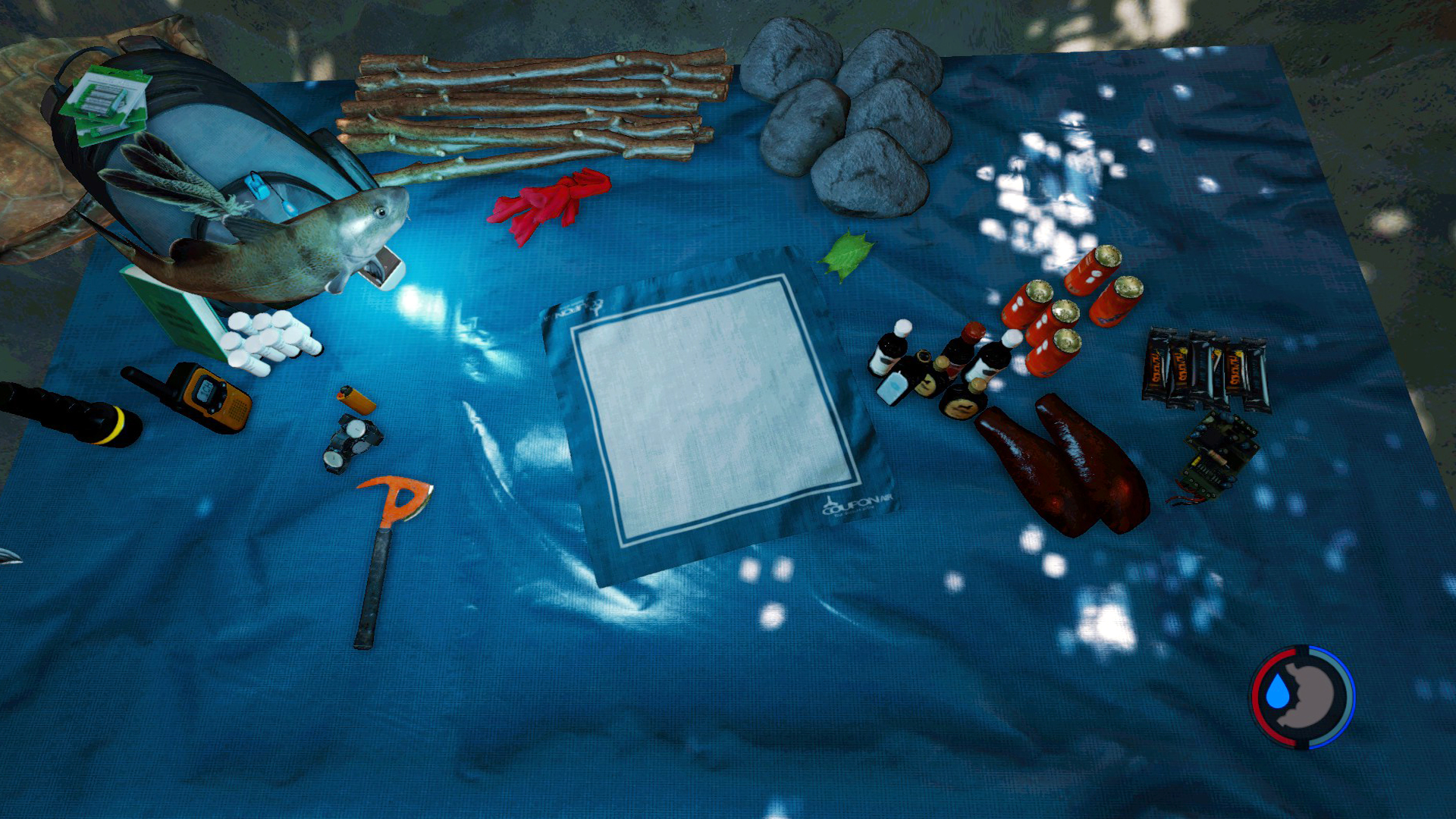Select the orange lighter
The height and width of the screenshot is (819, 1456).
[x=356, y=398]
